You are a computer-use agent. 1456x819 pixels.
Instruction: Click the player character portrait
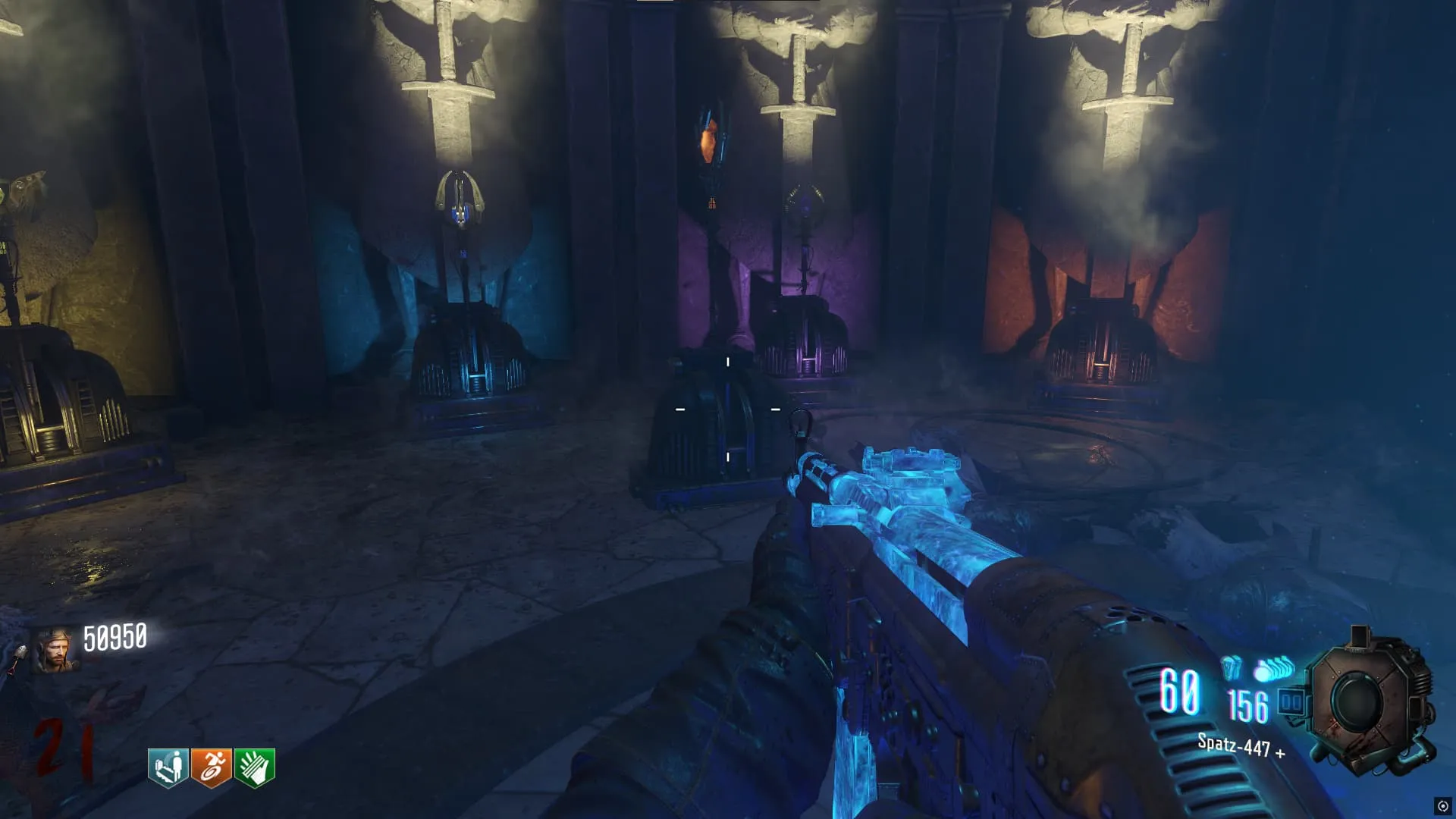(55, 651)
